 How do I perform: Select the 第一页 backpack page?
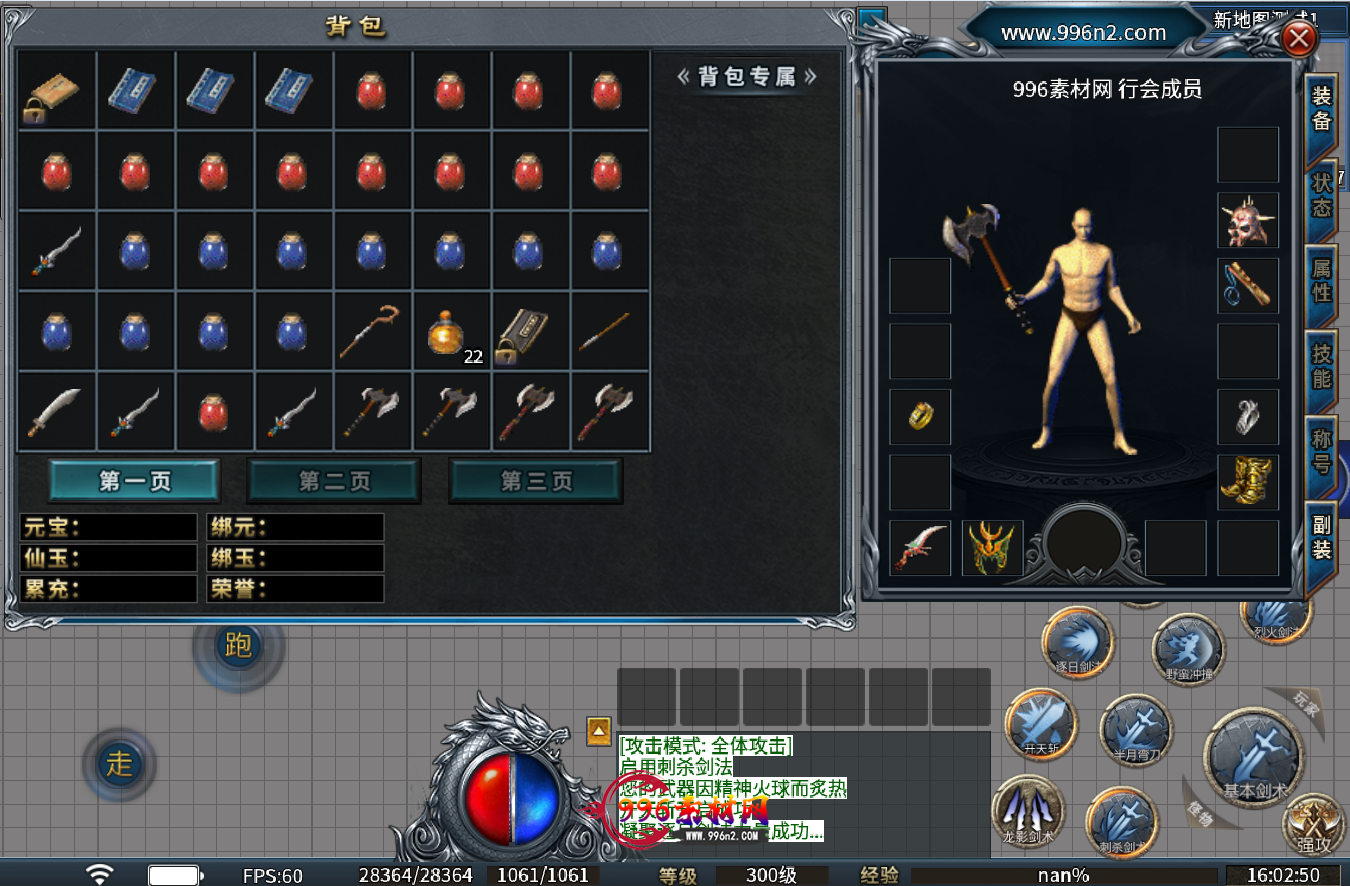(134, 481)
